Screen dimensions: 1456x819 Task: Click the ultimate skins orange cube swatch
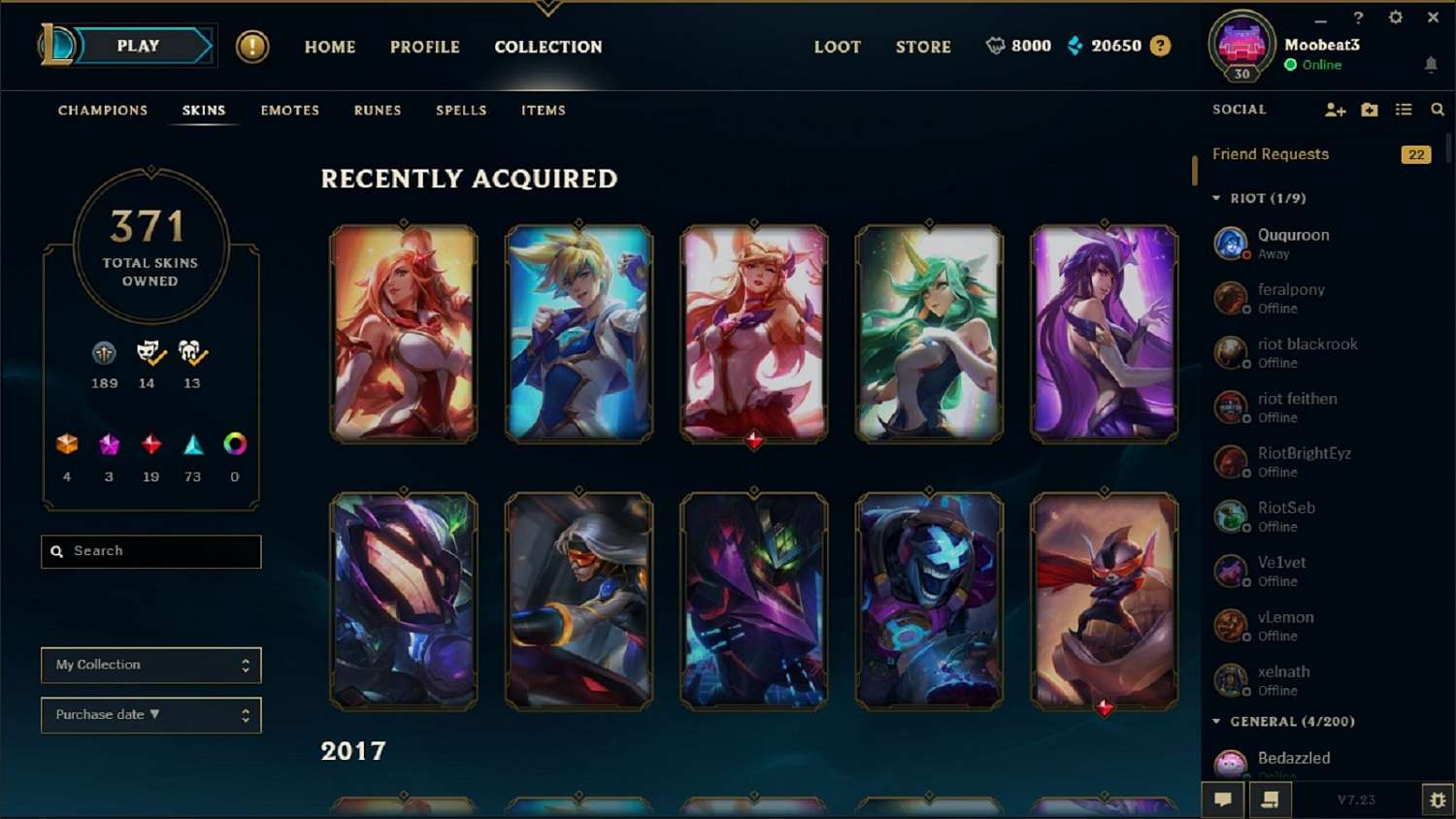tap(66, 446)
